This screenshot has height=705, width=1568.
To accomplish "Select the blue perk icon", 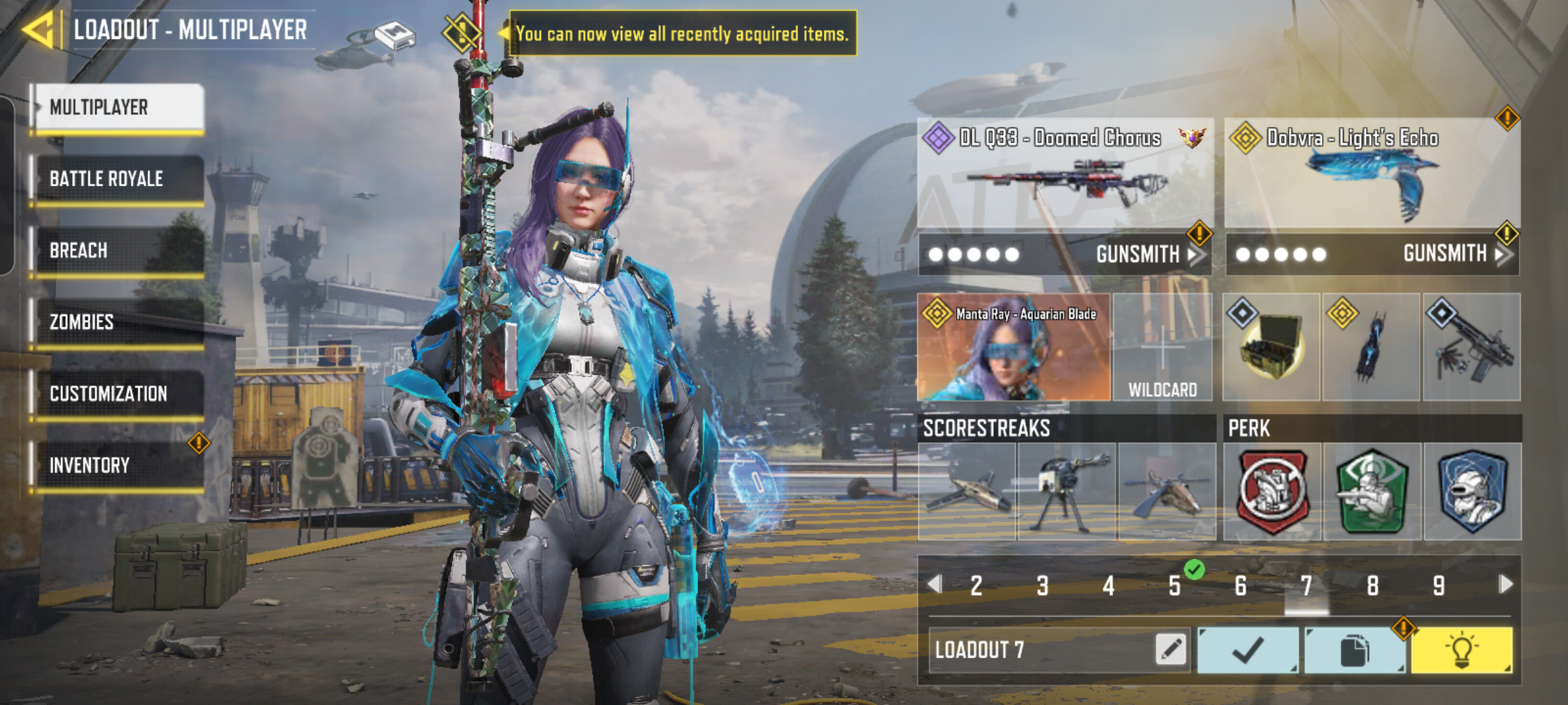I will point(1472,492).
